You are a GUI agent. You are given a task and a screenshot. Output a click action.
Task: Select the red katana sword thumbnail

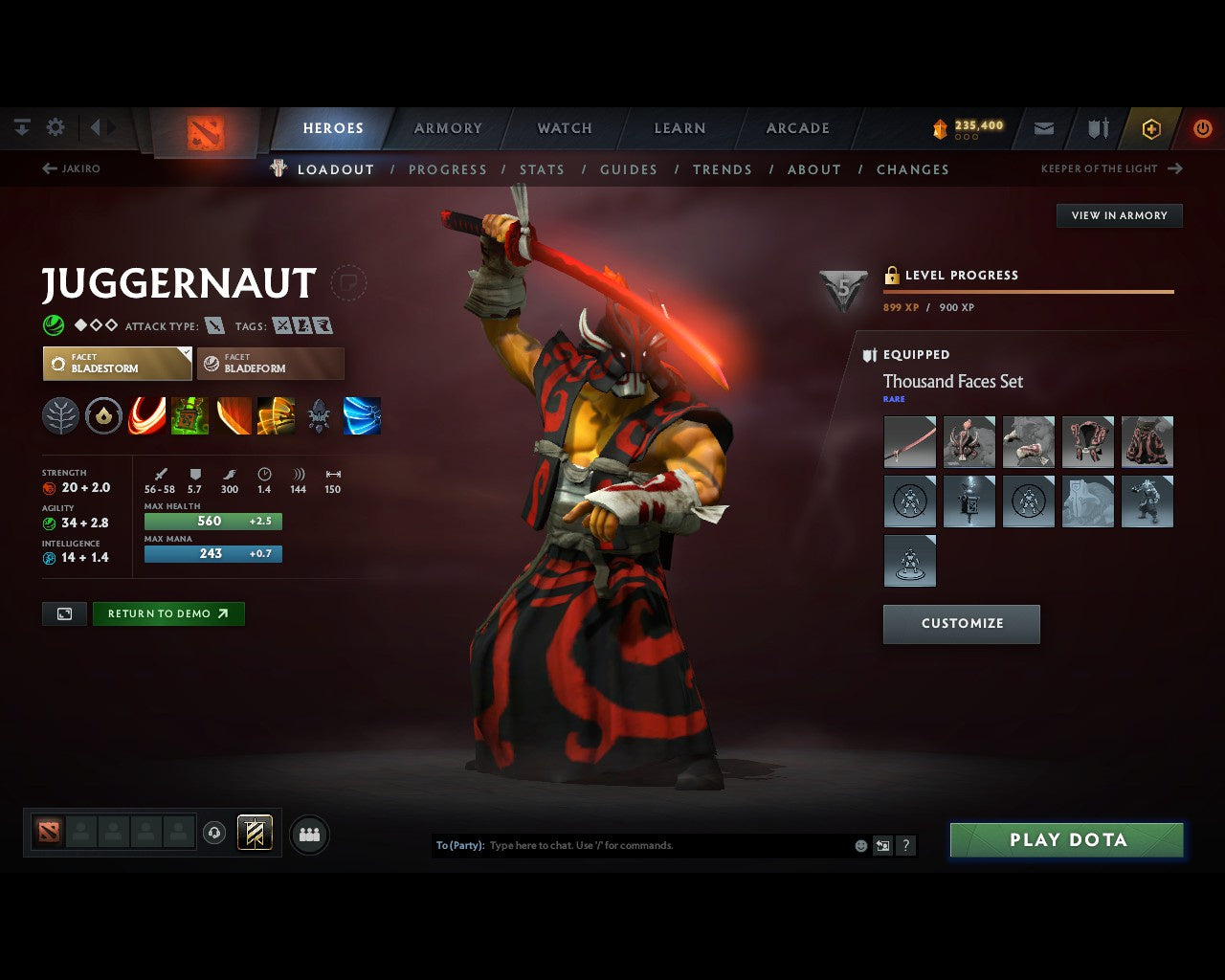(909, 441)
